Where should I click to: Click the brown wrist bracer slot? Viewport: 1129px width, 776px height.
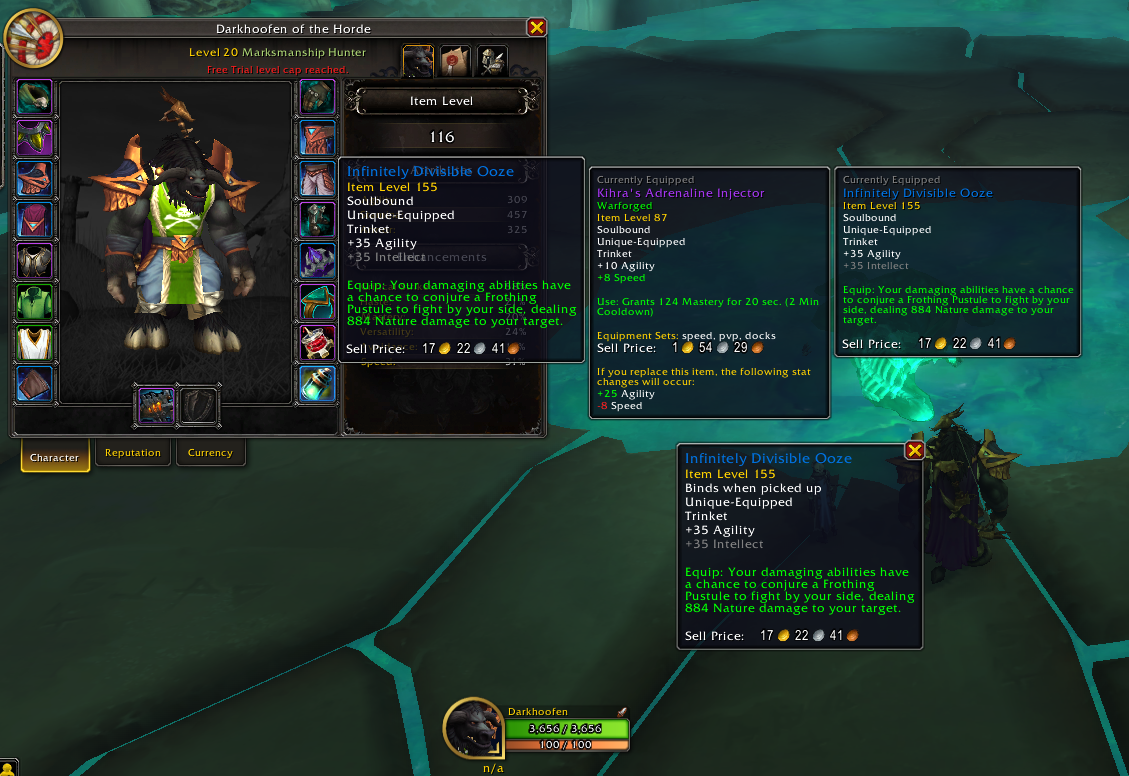point(35,384)
